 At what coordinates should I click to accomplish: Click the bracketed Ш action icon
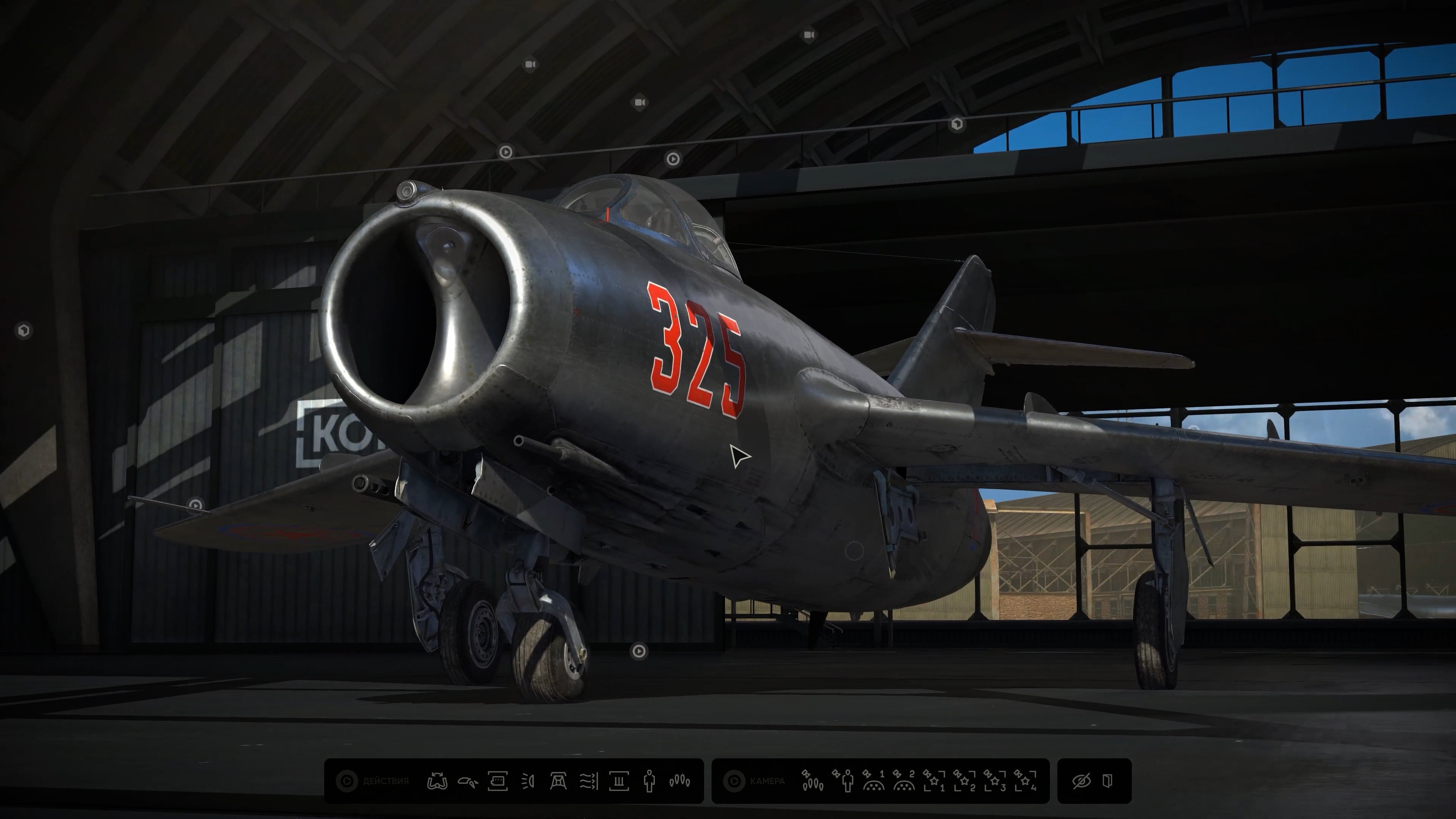pos(619,781)
